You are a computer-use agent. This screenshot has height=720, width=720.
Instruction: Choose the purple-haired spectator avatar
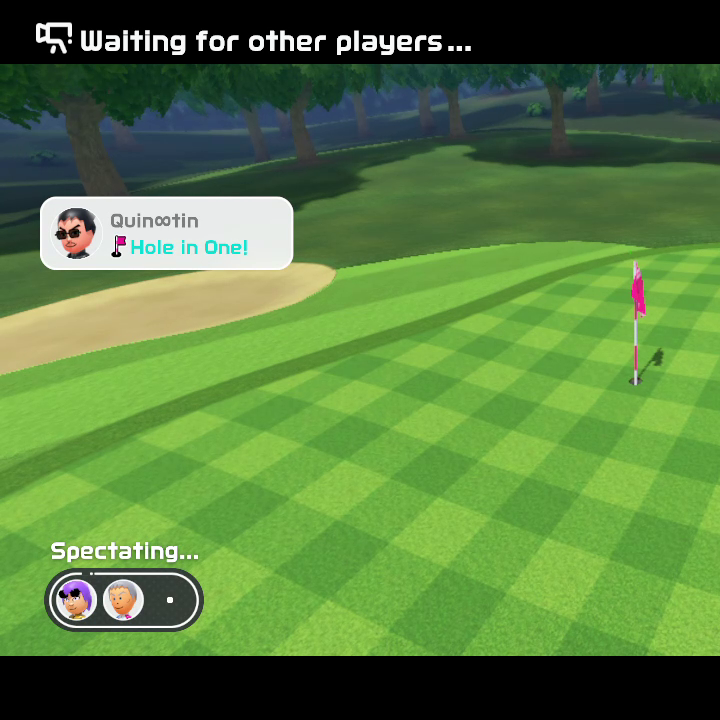tap(76, 600)
